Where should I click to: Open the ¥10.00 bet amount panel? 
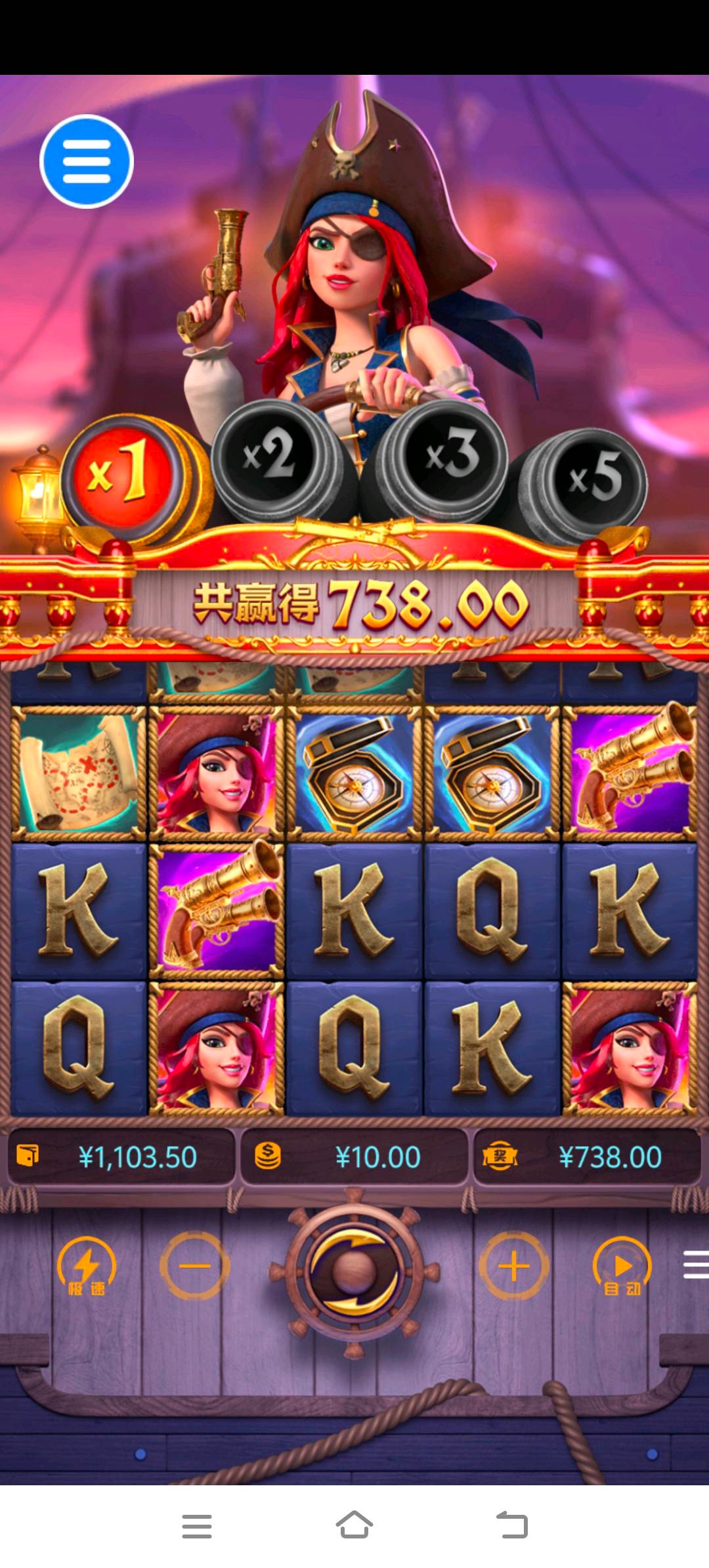354,1157
